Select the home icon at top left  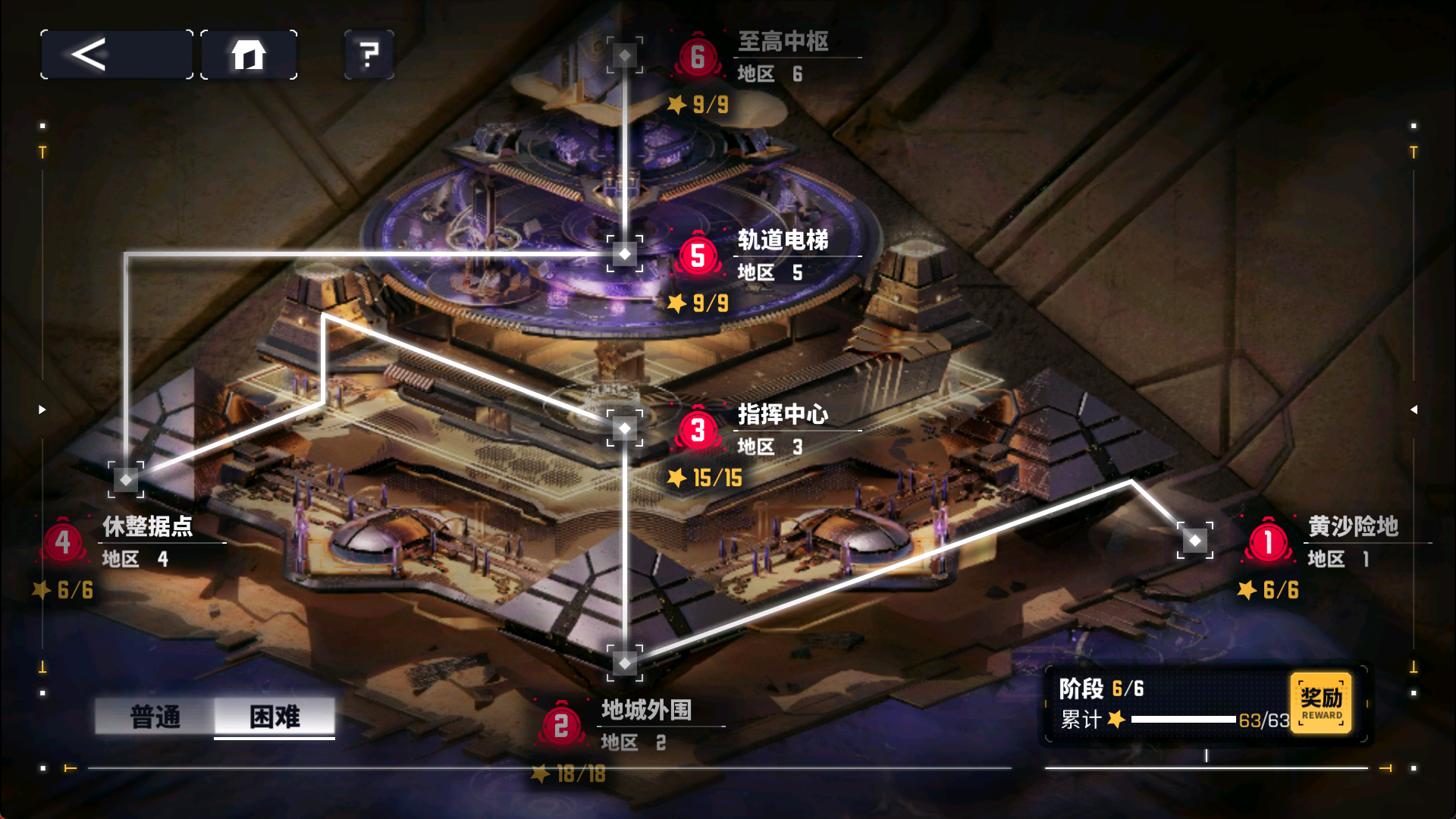click(249, 54)
